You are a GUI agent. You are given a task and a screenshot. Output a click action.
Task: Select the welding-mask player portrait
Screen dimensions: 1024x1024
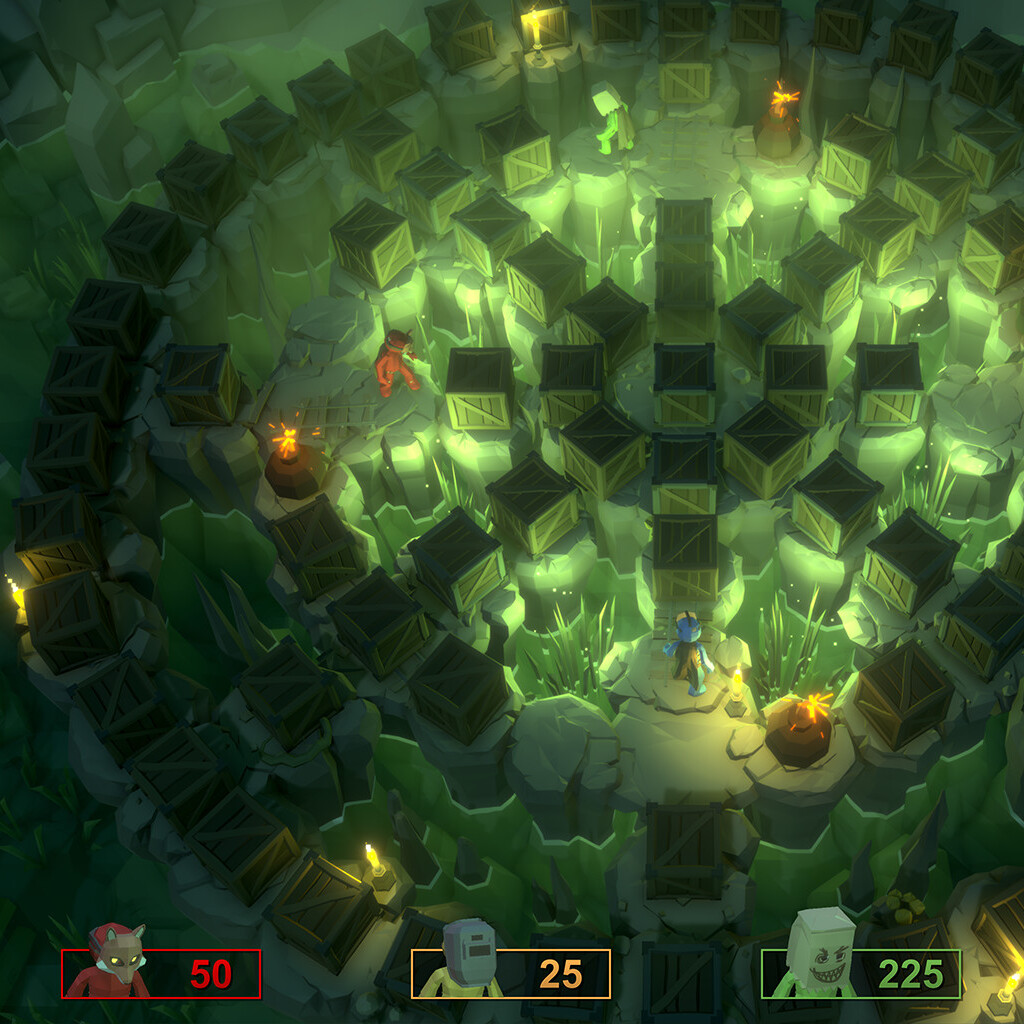click(465, 960)
